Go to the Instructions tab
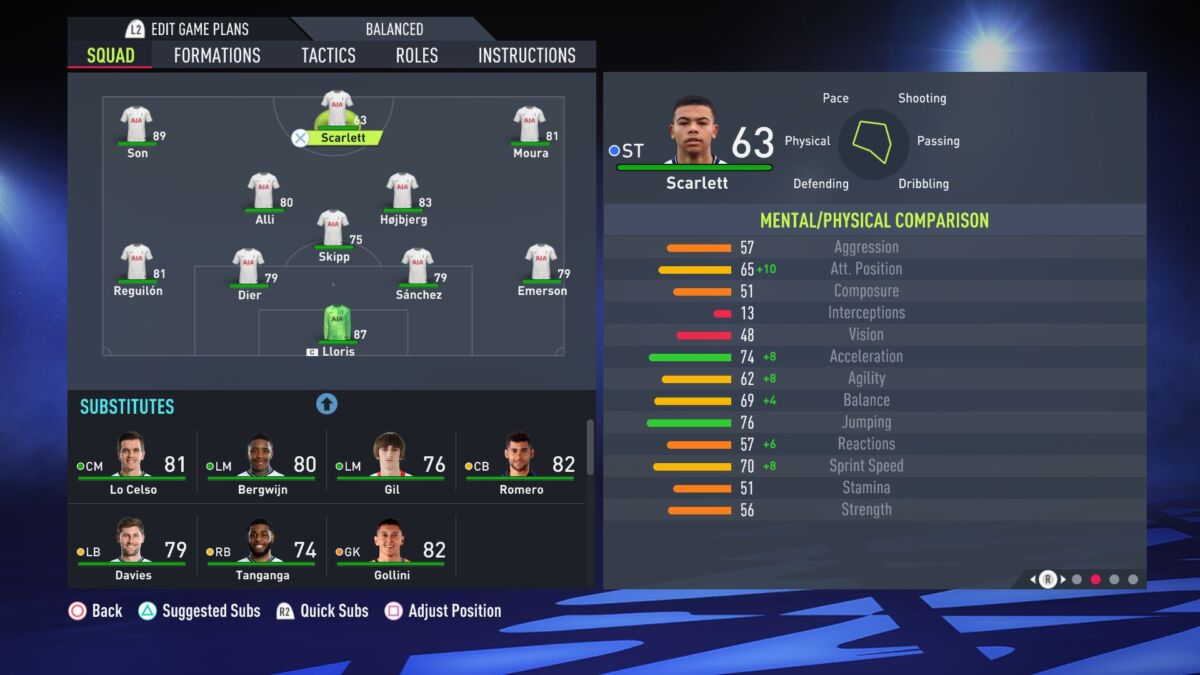 [527, 55]
